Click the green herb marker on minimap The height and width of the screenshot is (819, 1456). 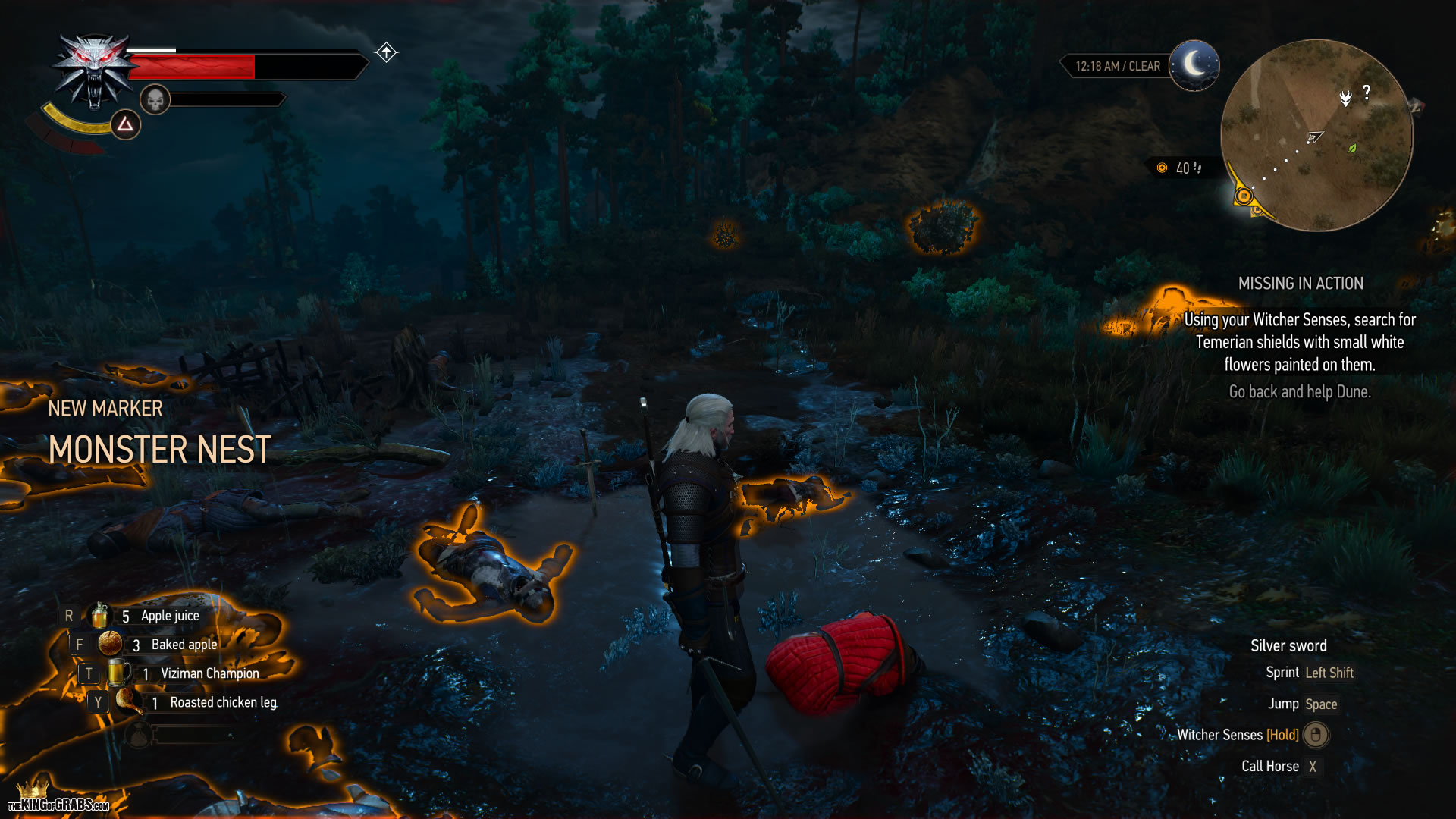click(1351, 149)
